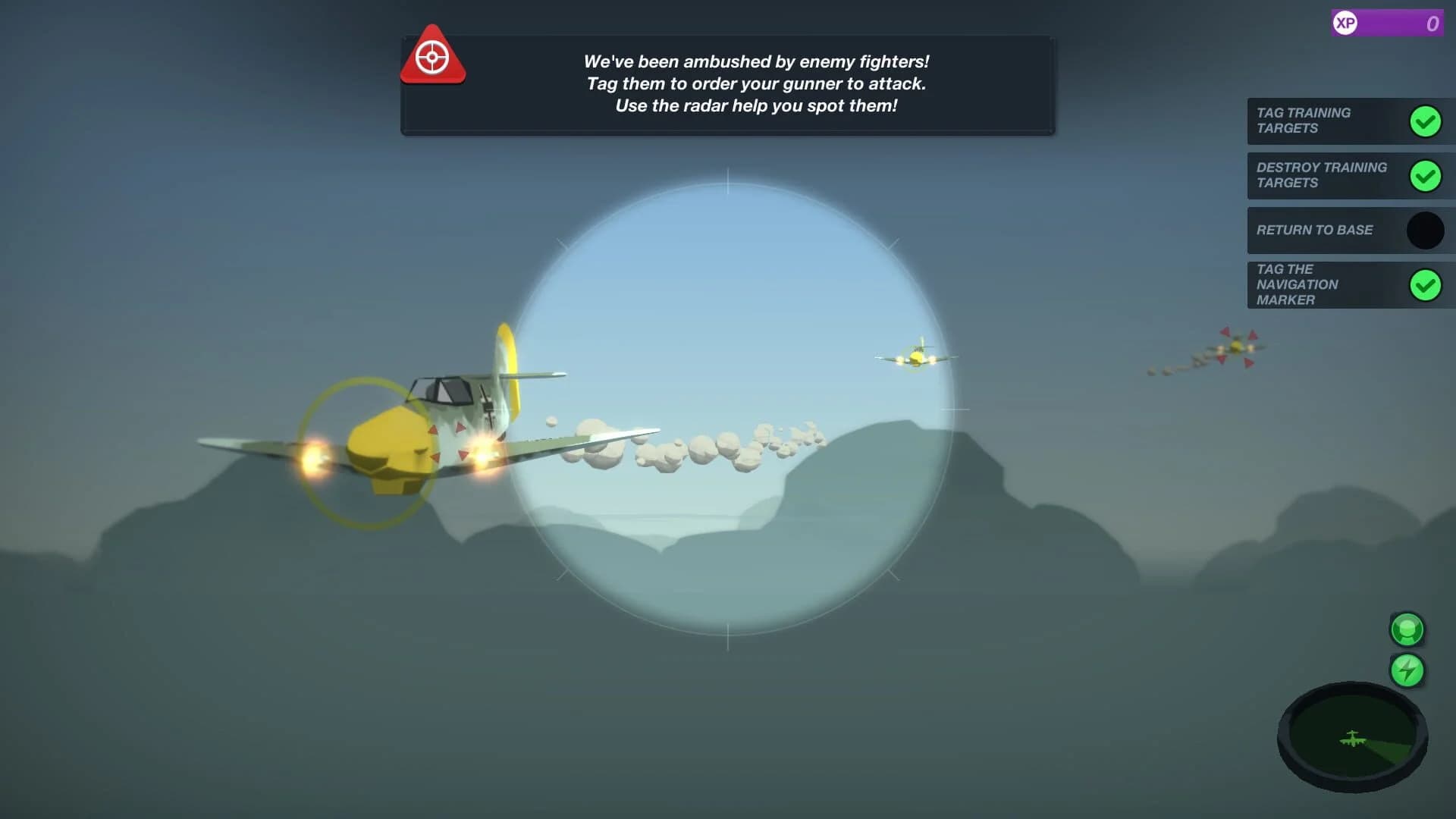Click the checkmark for Tag Training Targets
The height and width of the screenshot is (819, 1456).
[x=1426, y=121]
